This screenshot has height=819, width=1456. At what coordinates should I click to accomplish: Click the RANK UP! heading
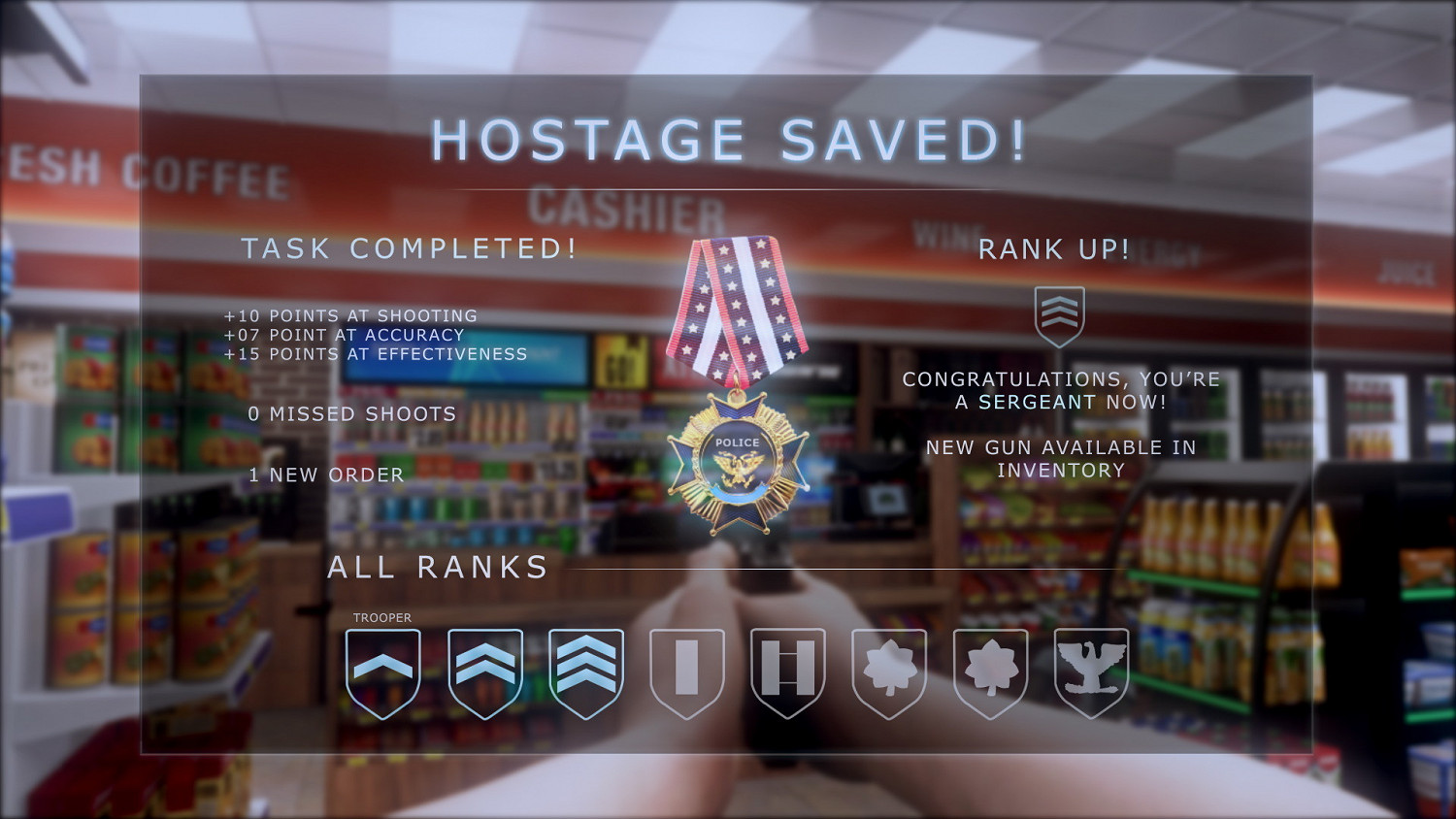[x=1054, y=249]
